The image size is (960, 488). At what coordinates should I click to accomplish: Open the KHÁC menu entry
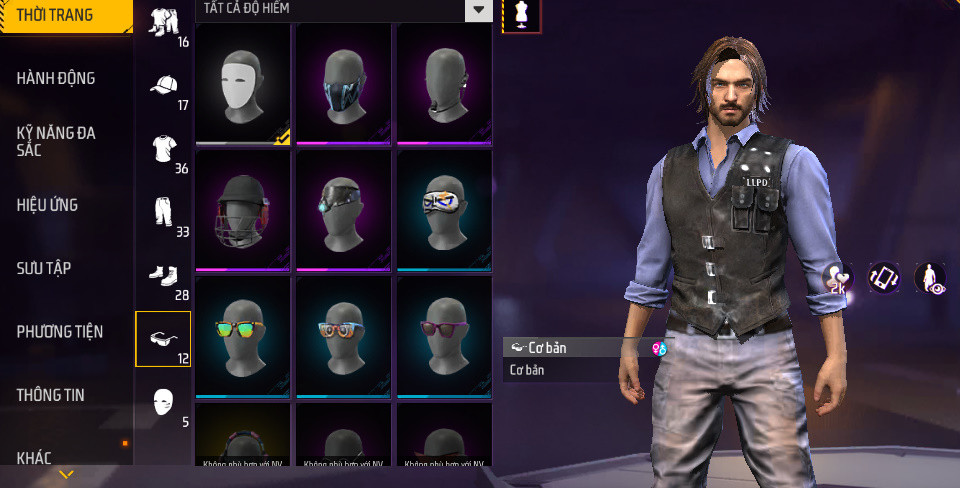click(34, 458)
